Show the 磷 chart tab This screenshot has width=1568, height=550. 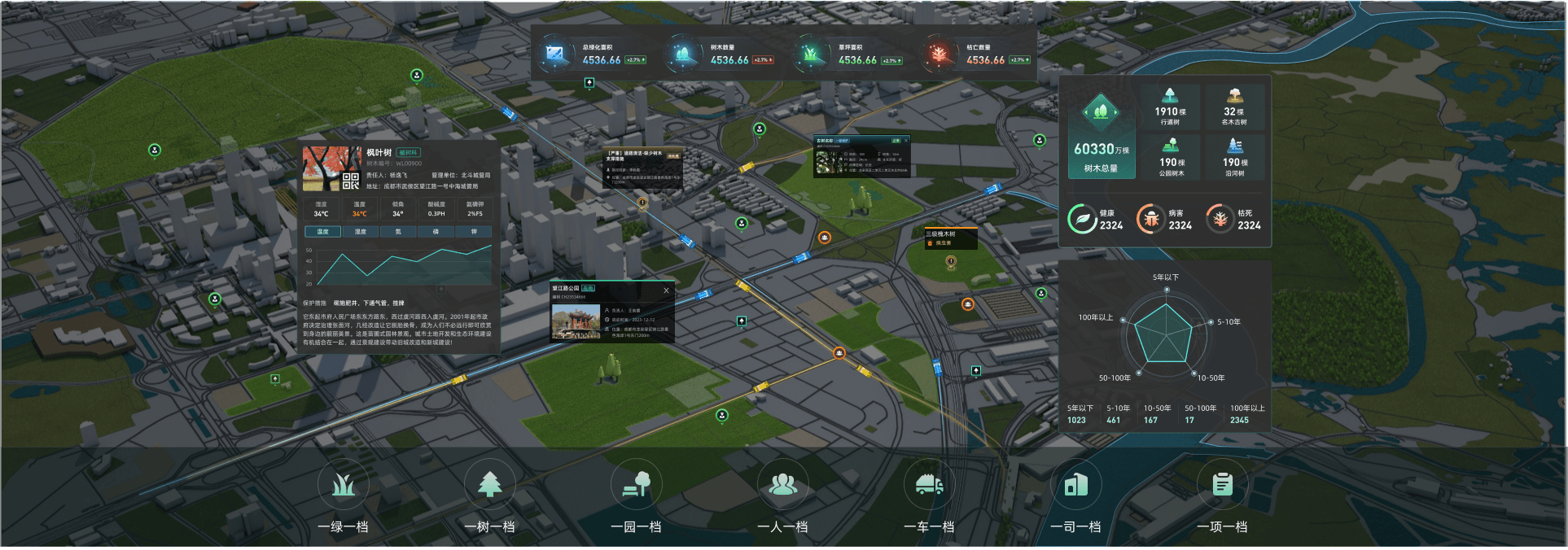pos(436,232)
